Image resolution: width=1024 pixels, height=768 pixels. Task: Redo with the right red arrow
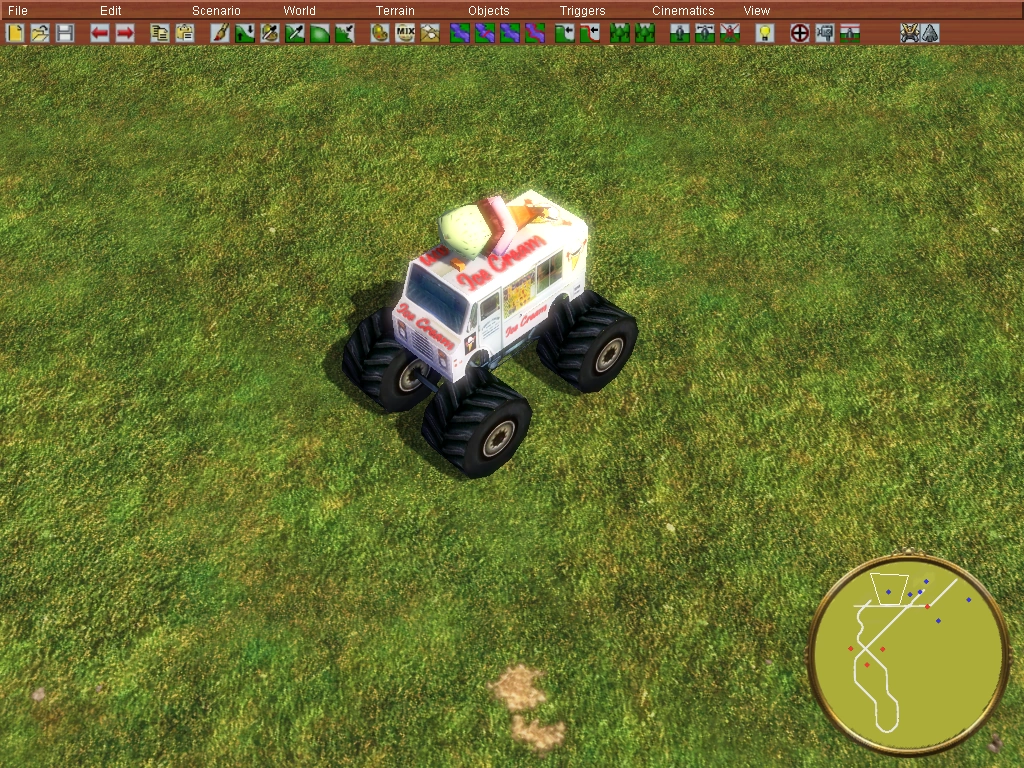coord(124,33)
